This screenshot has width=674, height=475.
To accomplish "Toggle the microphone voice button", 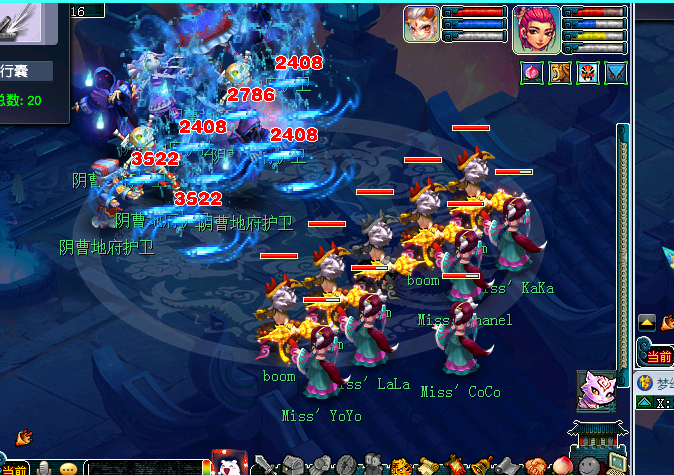I will [x=44, y=468].
